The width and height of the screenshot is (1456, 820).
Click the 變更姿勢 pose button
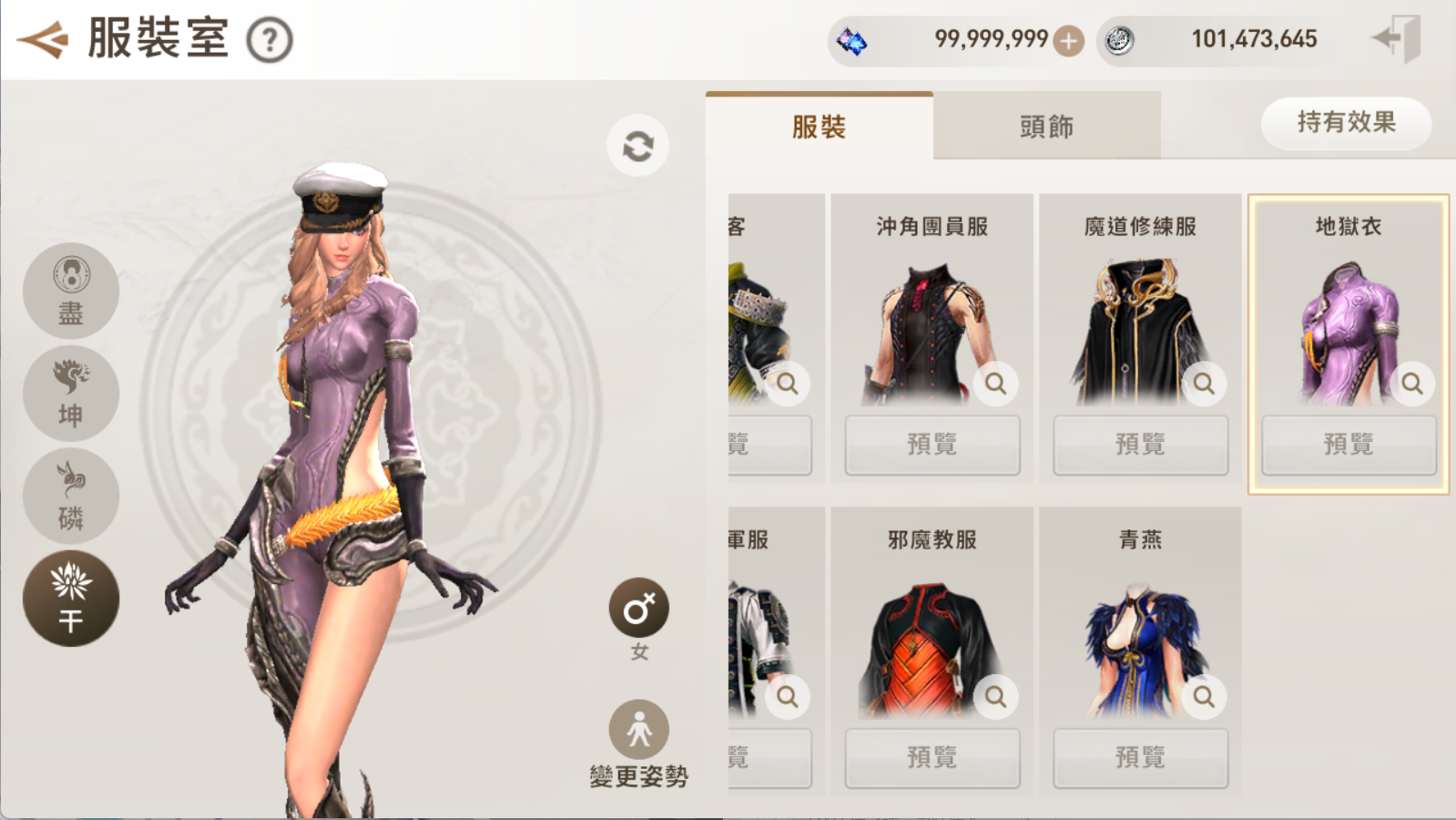pos(639,731)
